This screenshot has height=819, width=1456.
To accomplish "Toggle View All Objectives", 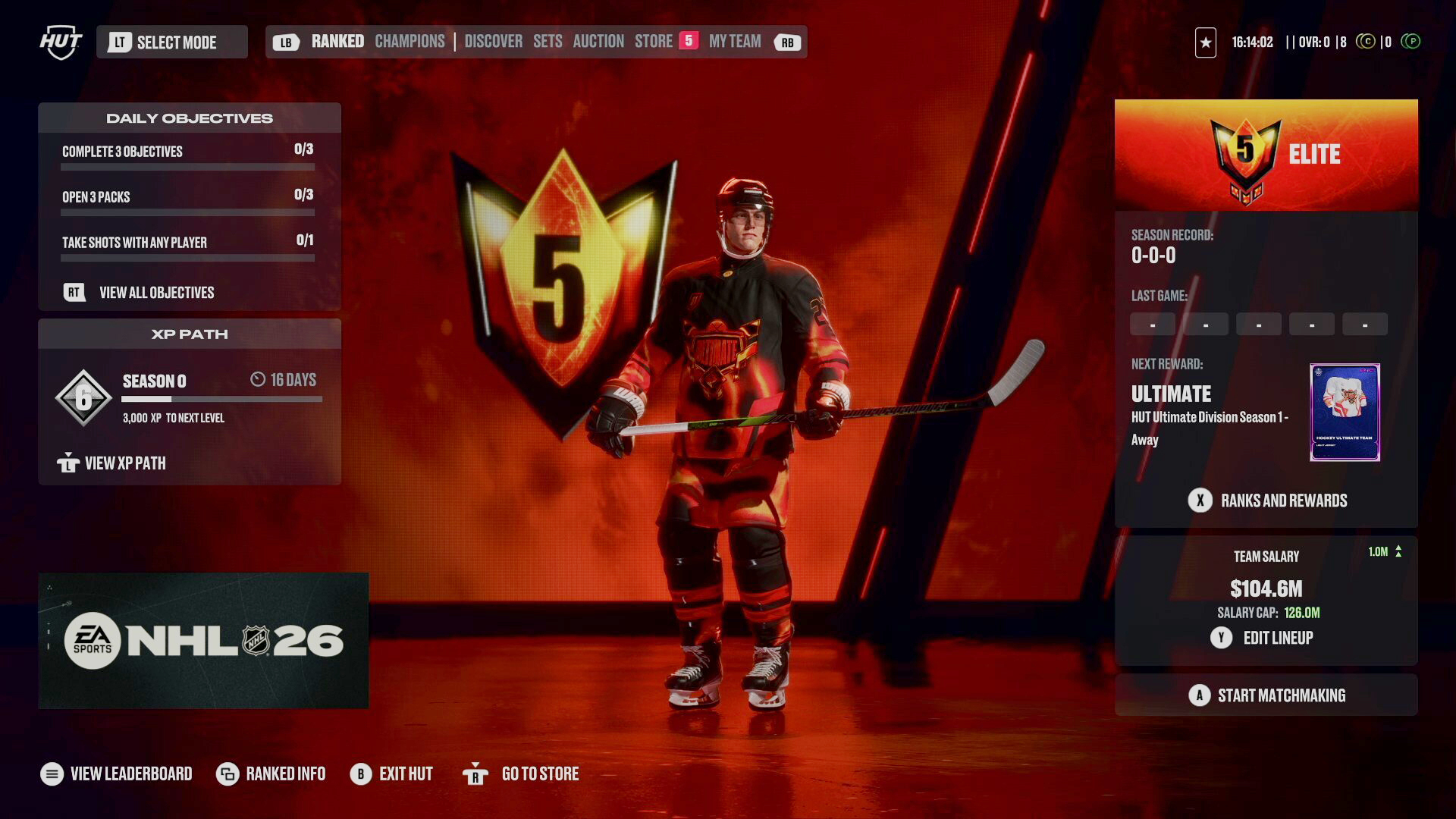I will coord(155,293).
